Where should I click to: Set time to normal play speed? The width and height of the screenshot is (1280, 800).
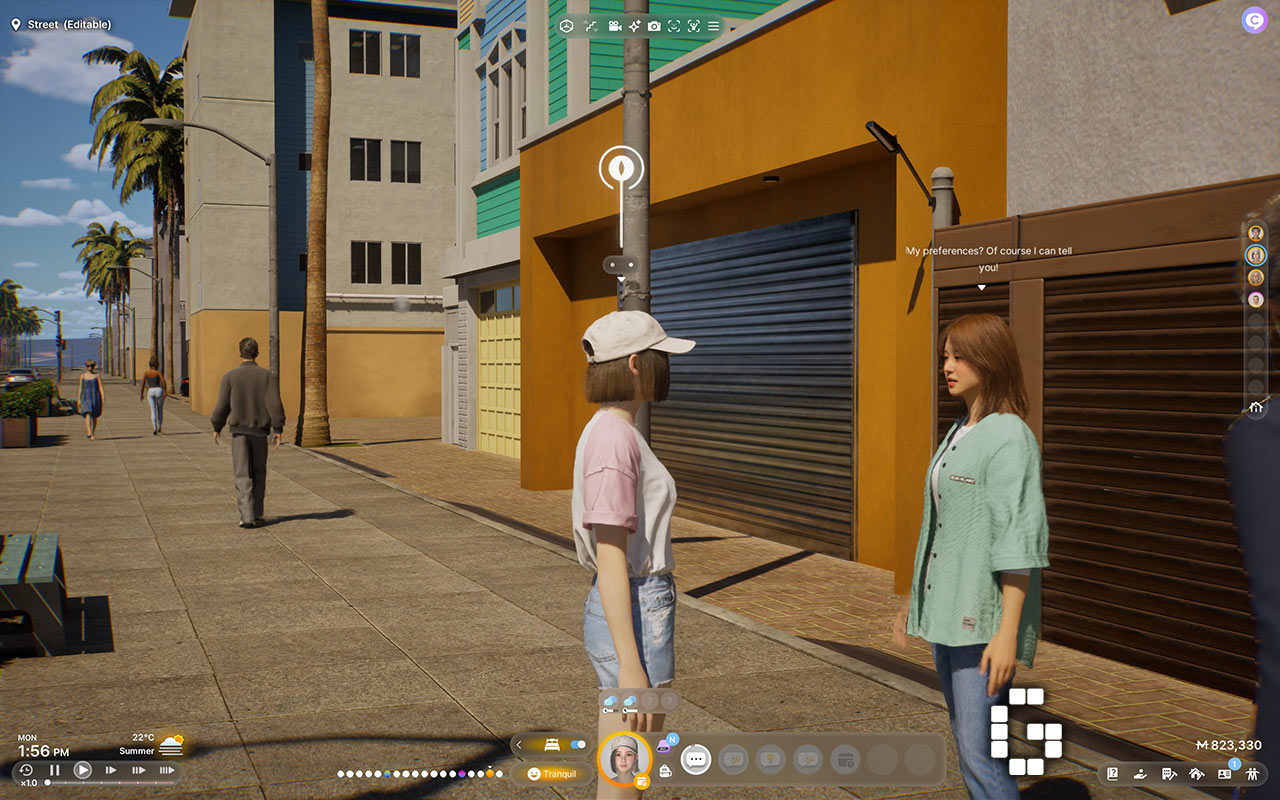[83, 770]
